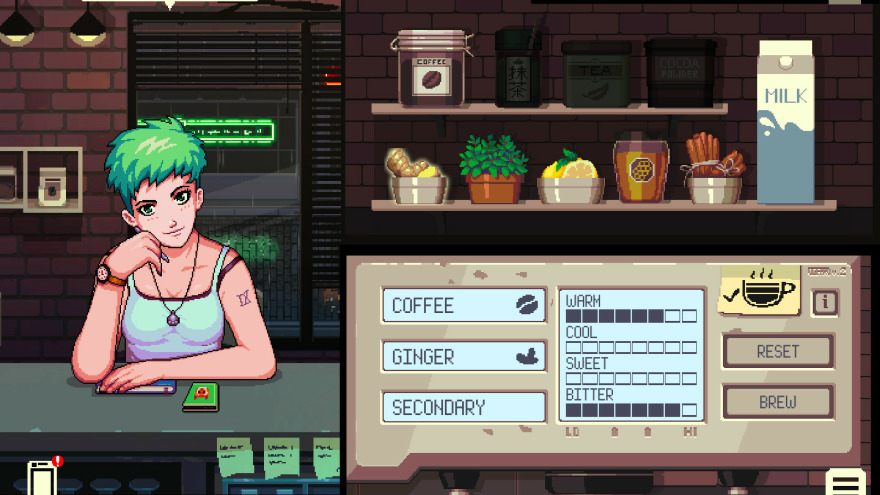
Task: Choose the potted mint plant
Action: tap(493, 171)
